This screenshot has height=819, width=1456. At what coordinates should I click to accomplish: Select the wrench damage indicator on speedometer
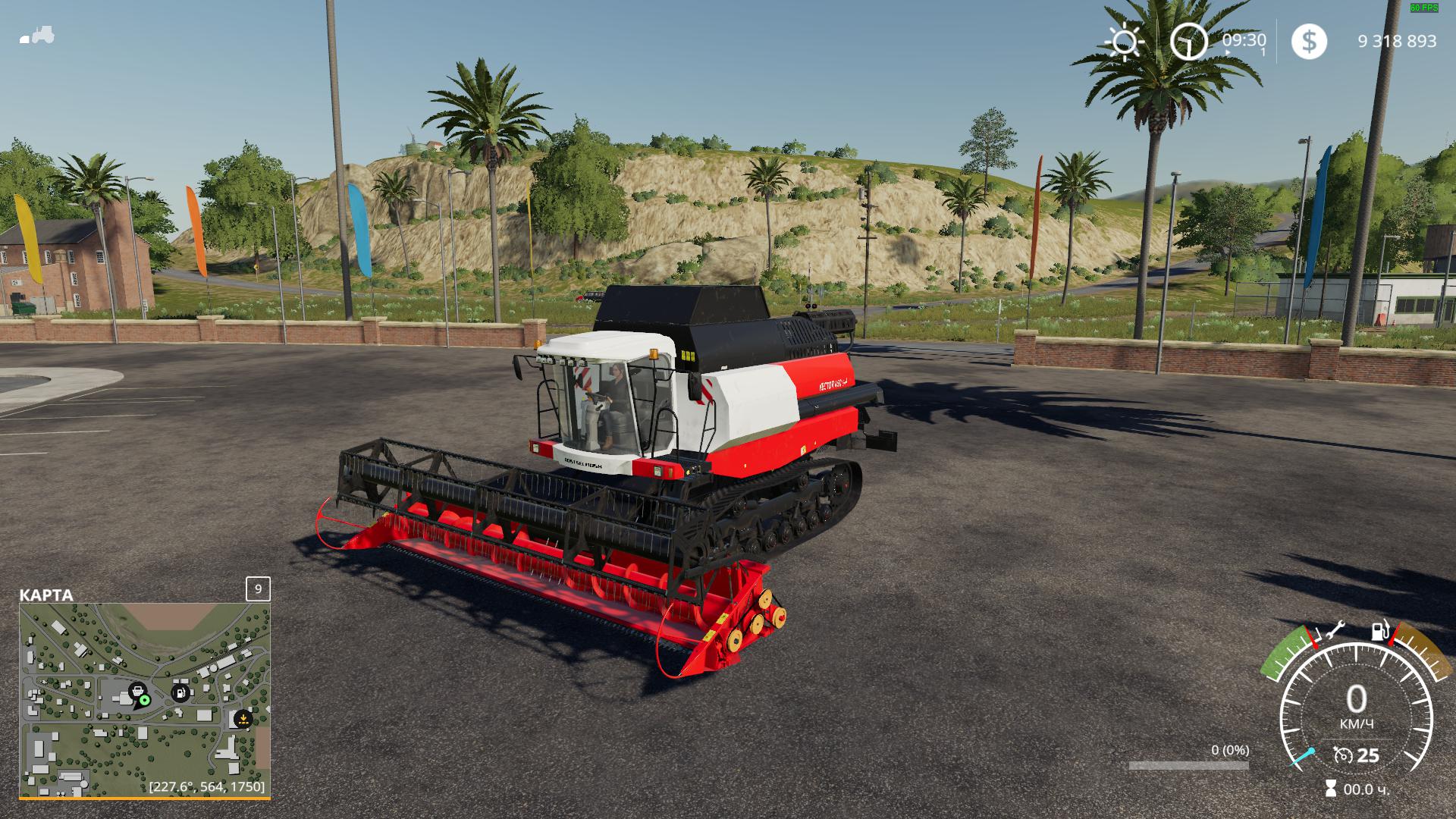click(x=1335, y=631)
